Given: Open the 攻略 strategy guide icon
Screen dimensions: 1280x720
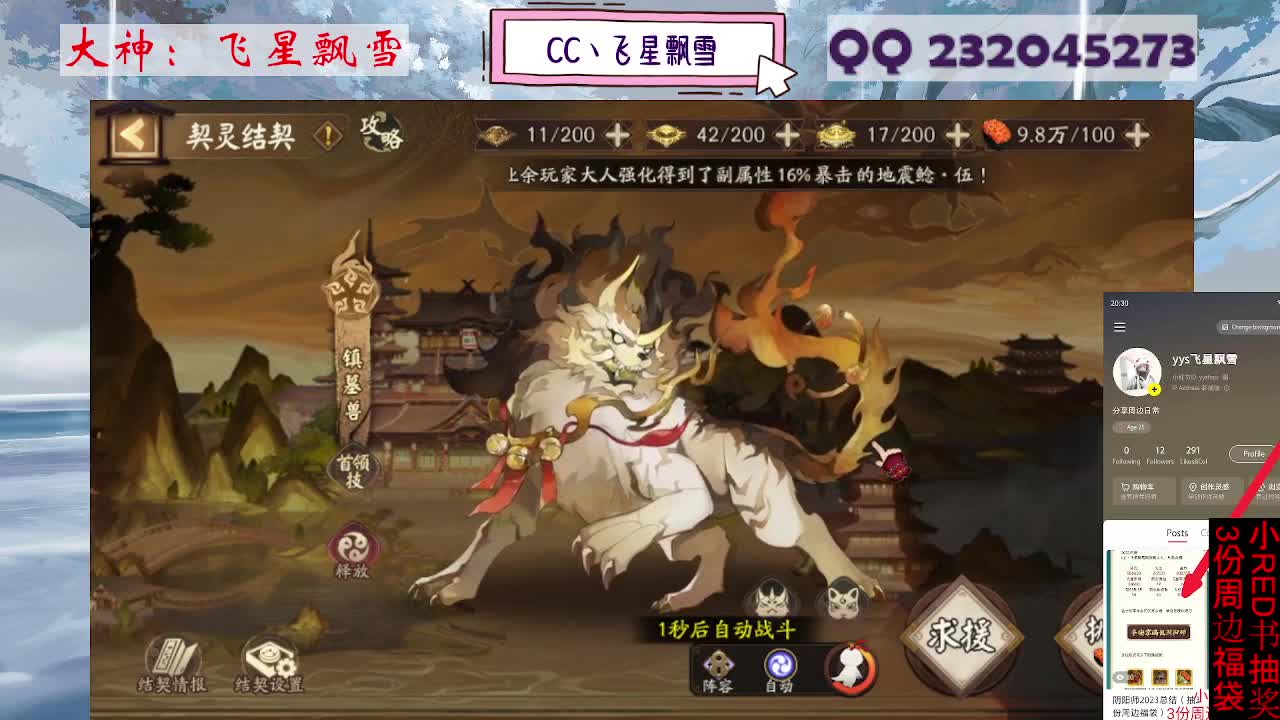Looking at the screenshot, I should (377, 132).
